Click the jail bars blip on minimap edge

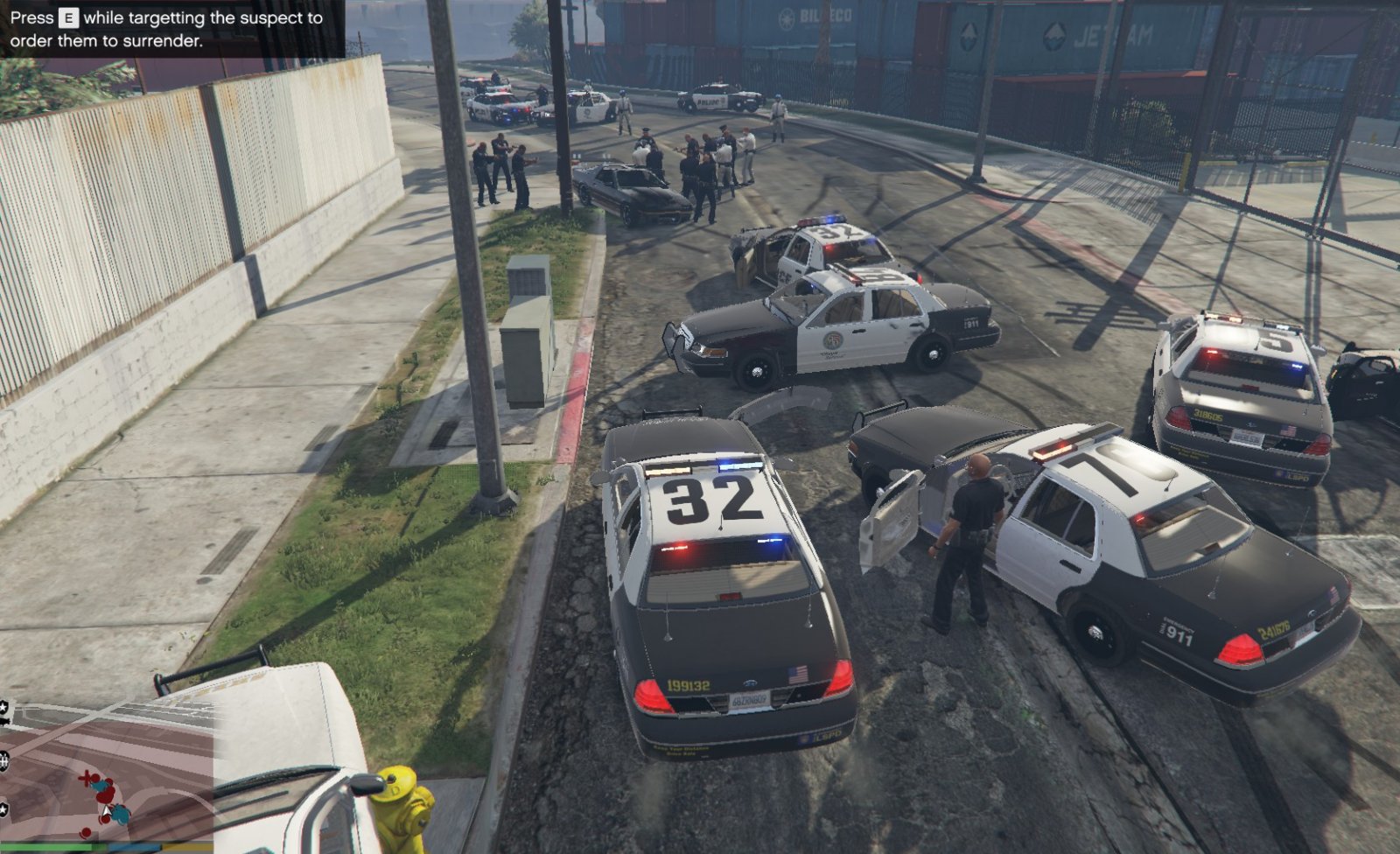(x=4, y=761)
